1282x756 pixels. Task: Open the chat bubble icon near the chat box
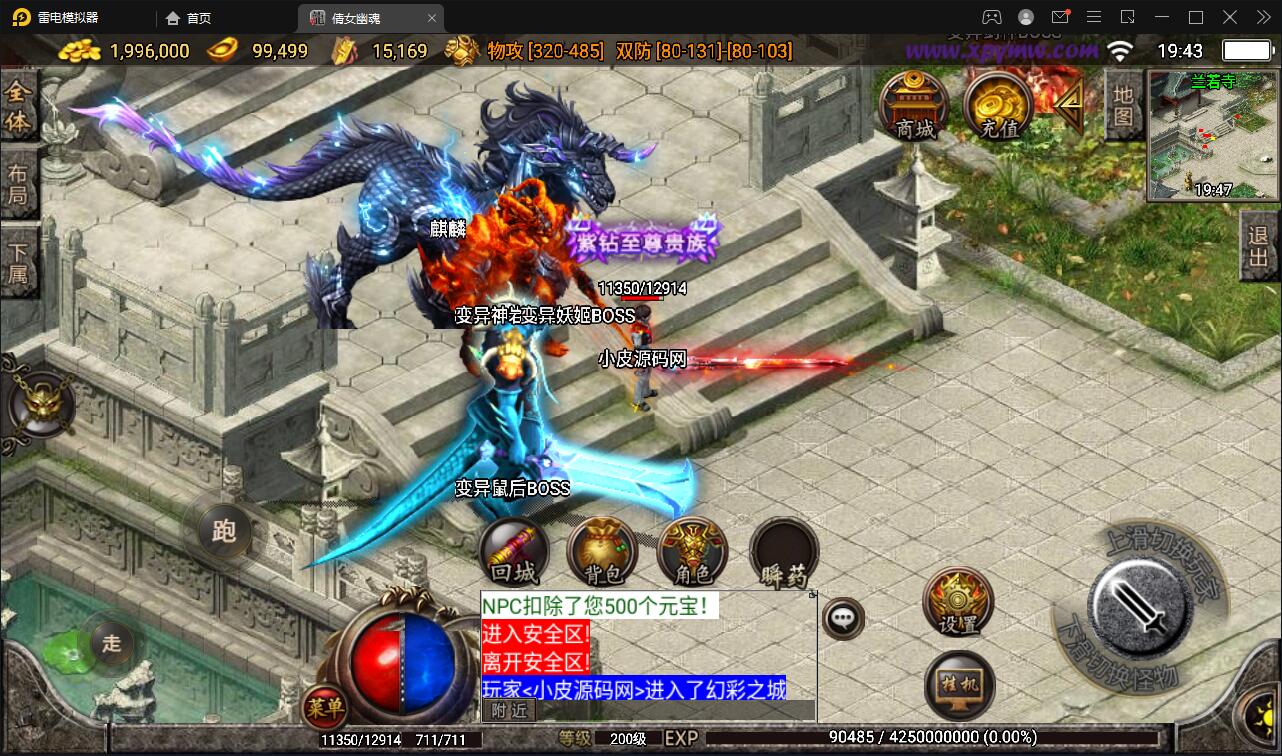click(843, 617)
